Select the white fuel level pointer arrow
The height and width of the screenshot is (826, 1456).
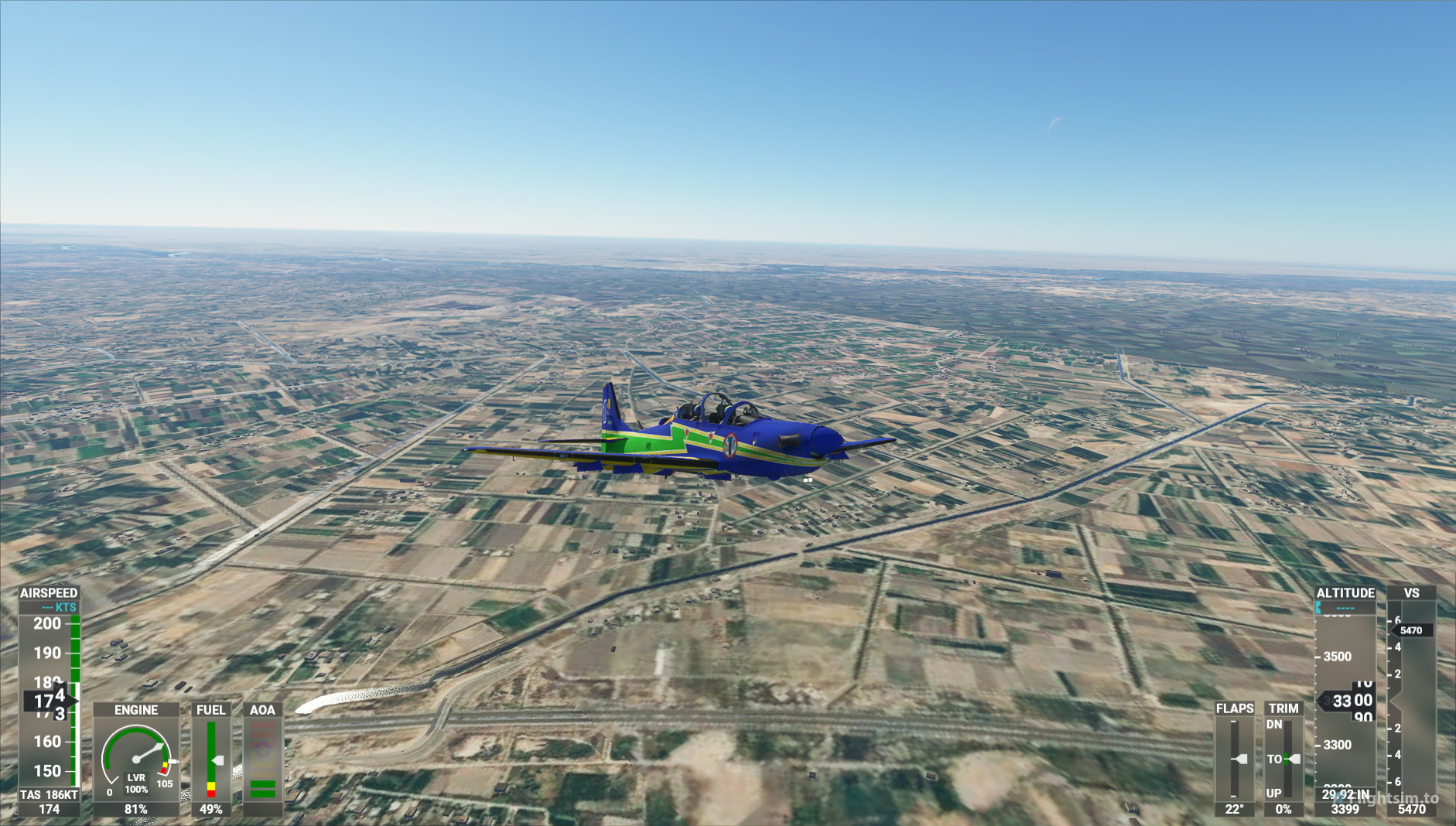[x=221, y=759]
